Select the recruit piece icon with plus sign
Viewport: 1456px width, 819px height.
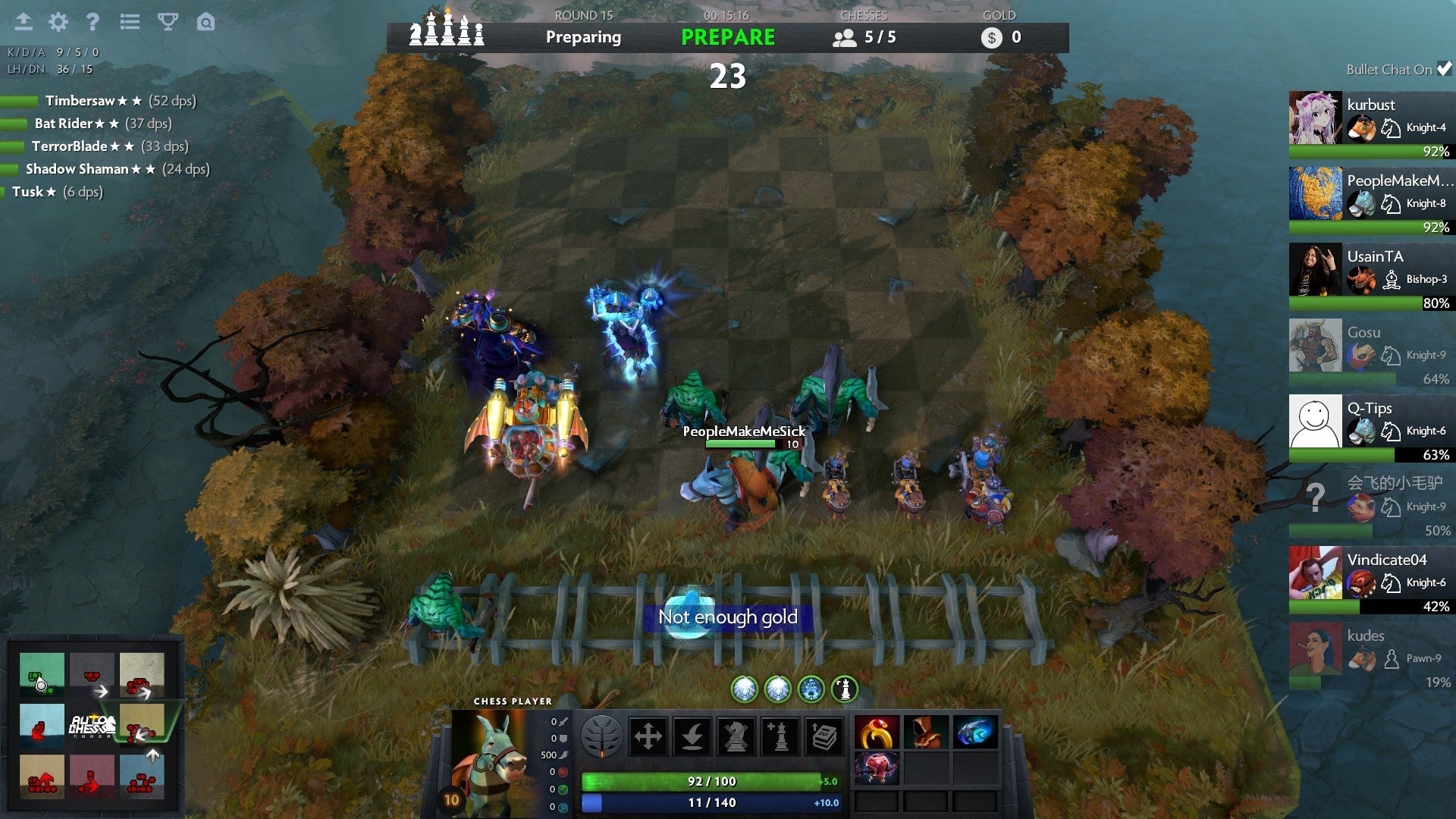point(781,736)
